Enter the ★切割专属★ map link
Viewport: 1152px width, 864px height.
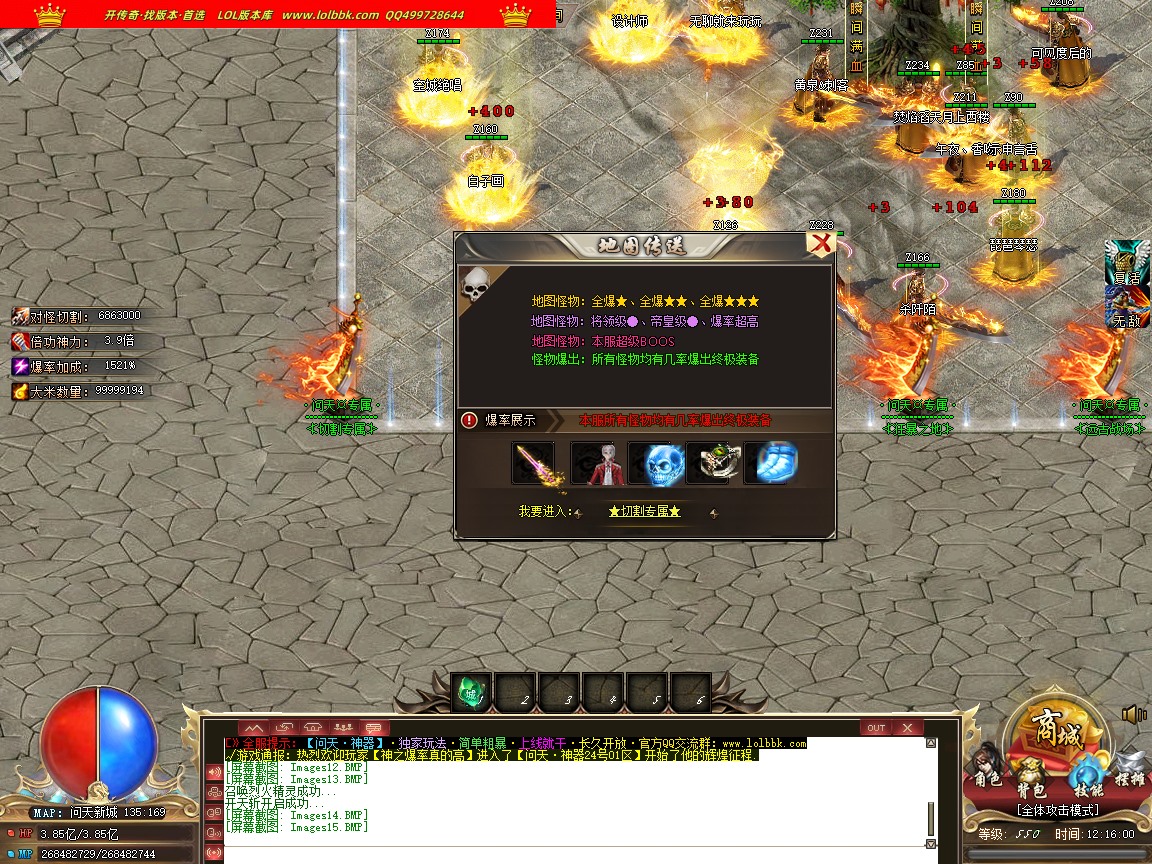click(644, 511)
